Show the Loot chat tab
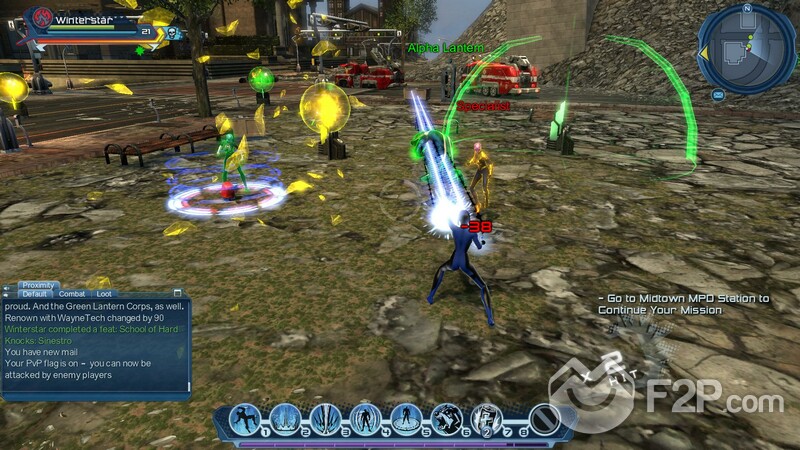Screen dimensions: 800x450 point(104,294)
